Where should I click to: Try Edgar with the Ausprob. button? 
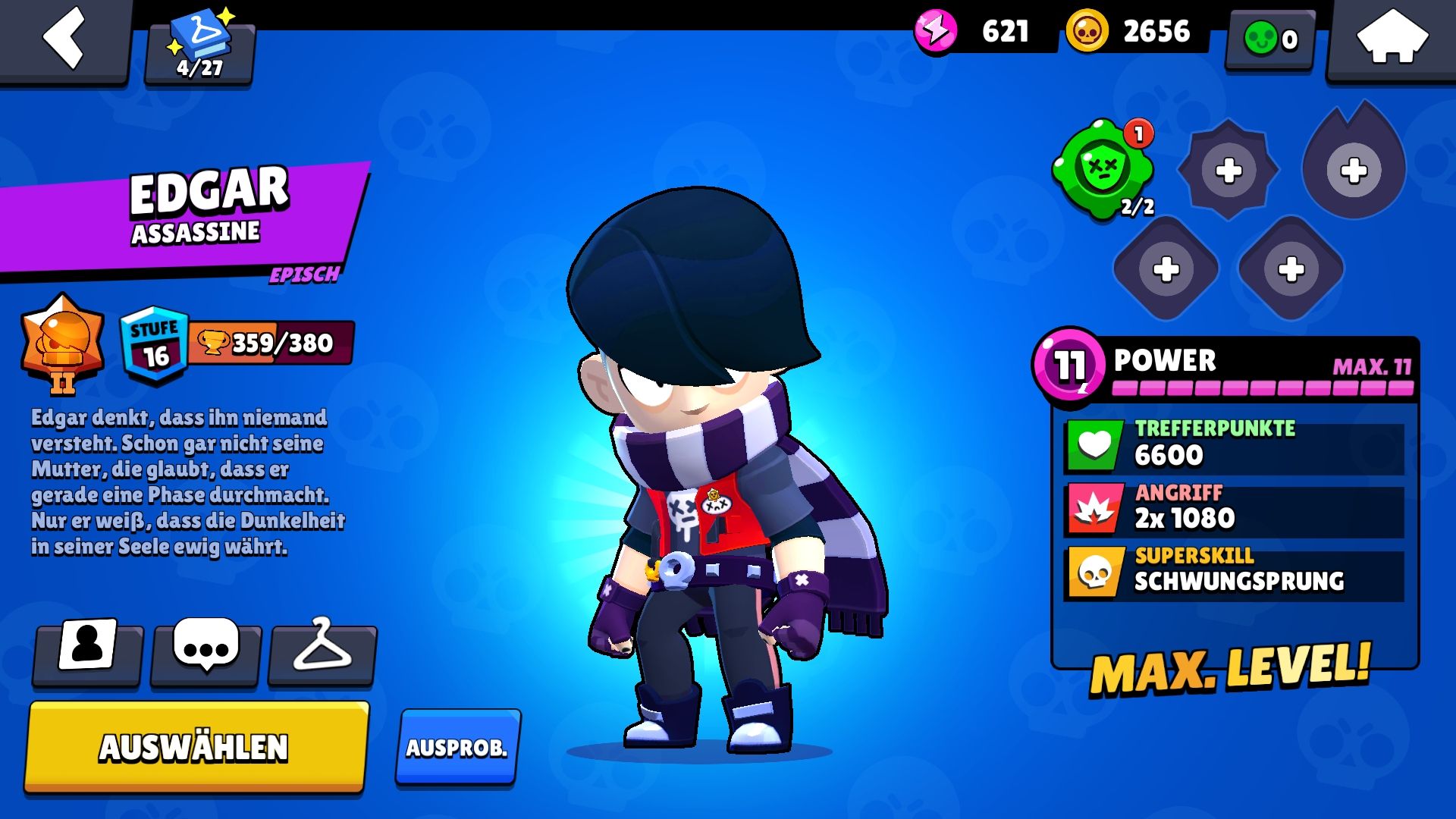(x=457, y=747)
